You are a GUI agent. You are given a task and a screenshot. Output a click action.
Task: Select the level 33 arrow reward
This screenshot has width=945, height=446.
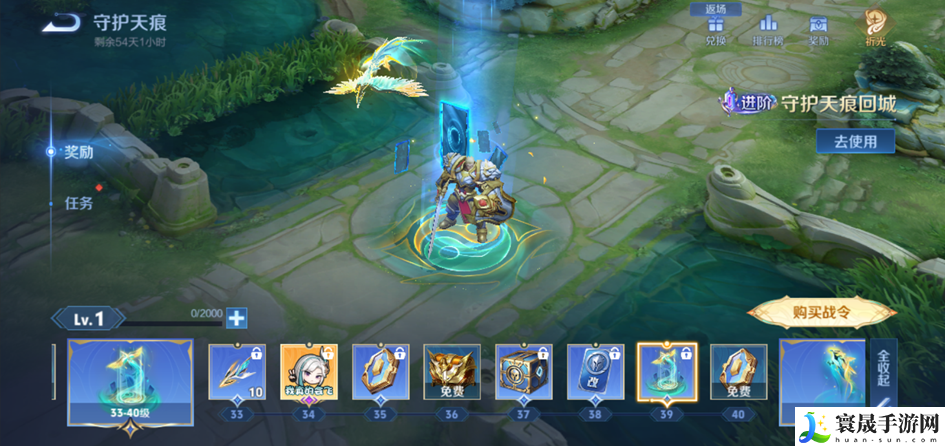click(x=237, y=372)
